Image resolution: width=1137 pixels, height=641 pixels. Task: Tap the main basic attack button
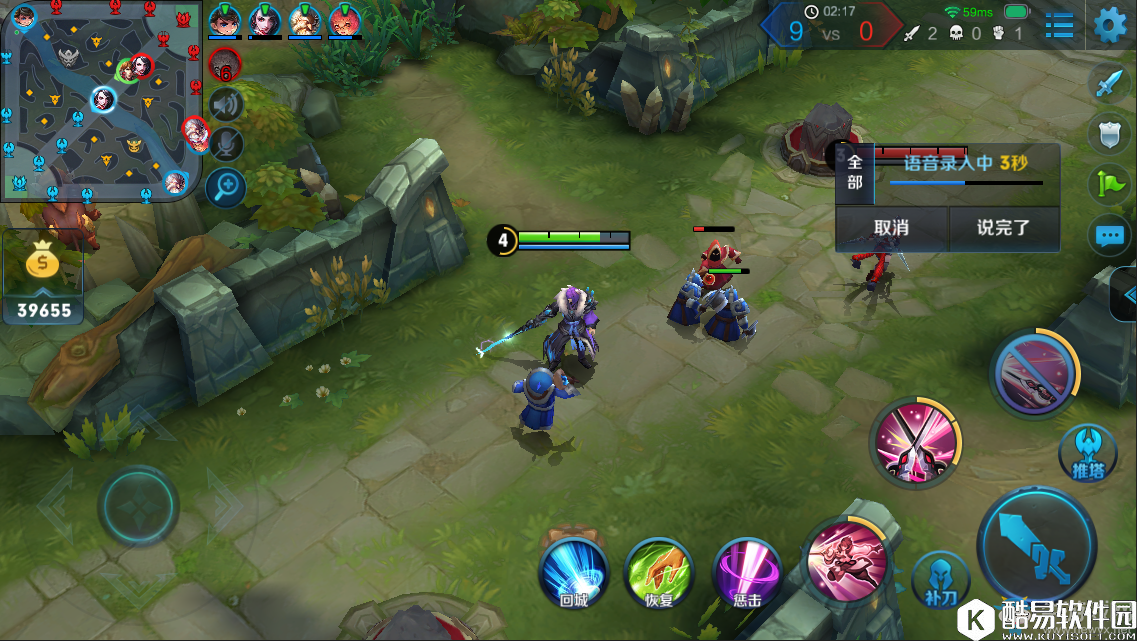1032,547
